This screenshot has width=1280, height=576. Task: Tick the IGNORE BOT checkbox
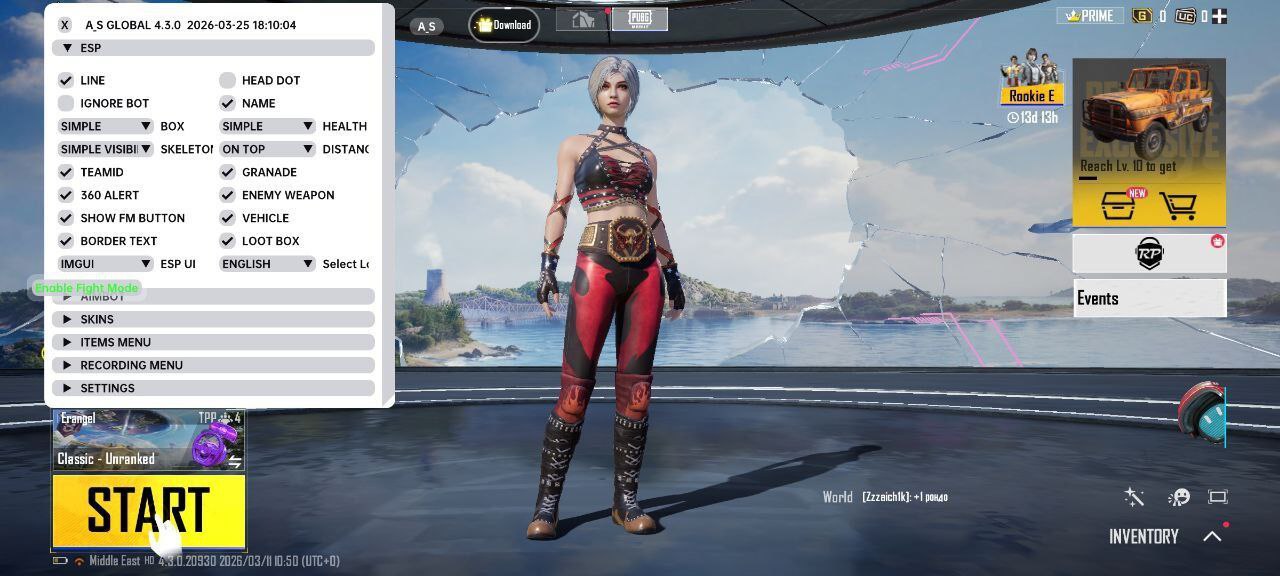pyautogui.click(x=66, y=103)
